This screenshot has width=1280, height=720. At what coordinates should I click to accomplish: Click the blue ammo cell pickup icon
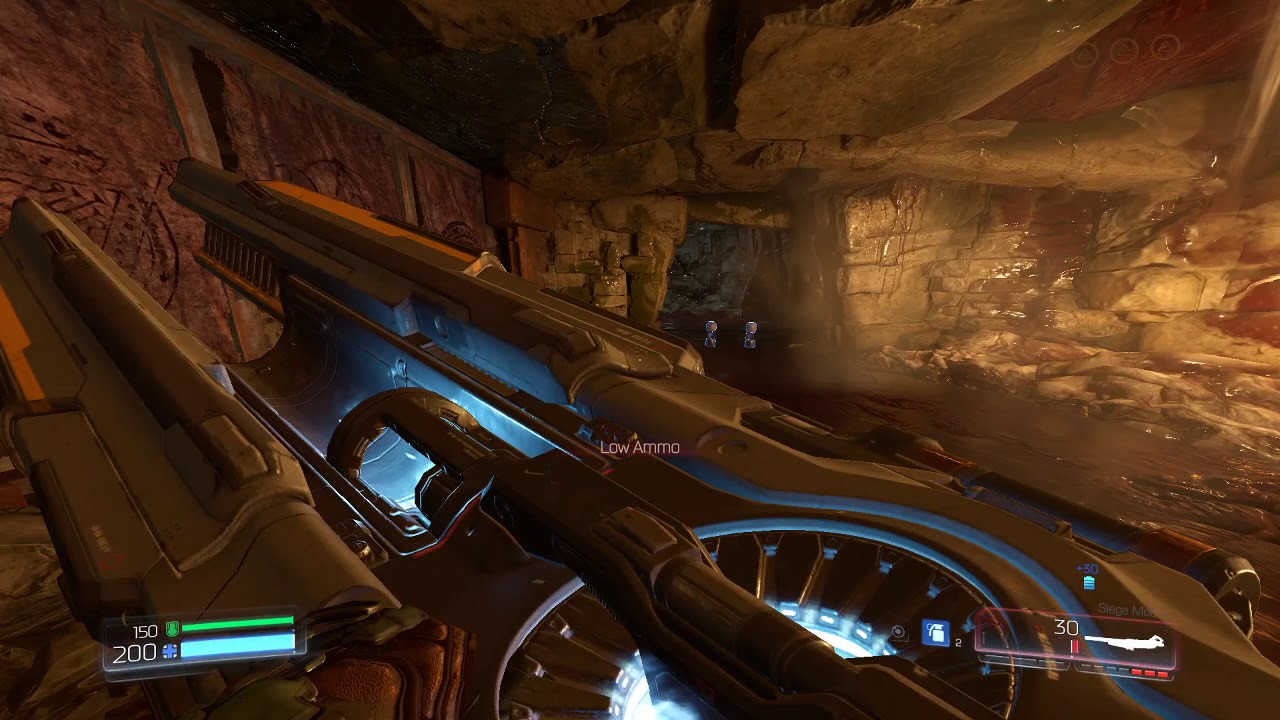pyautogui.click(x=1089, y=583)
